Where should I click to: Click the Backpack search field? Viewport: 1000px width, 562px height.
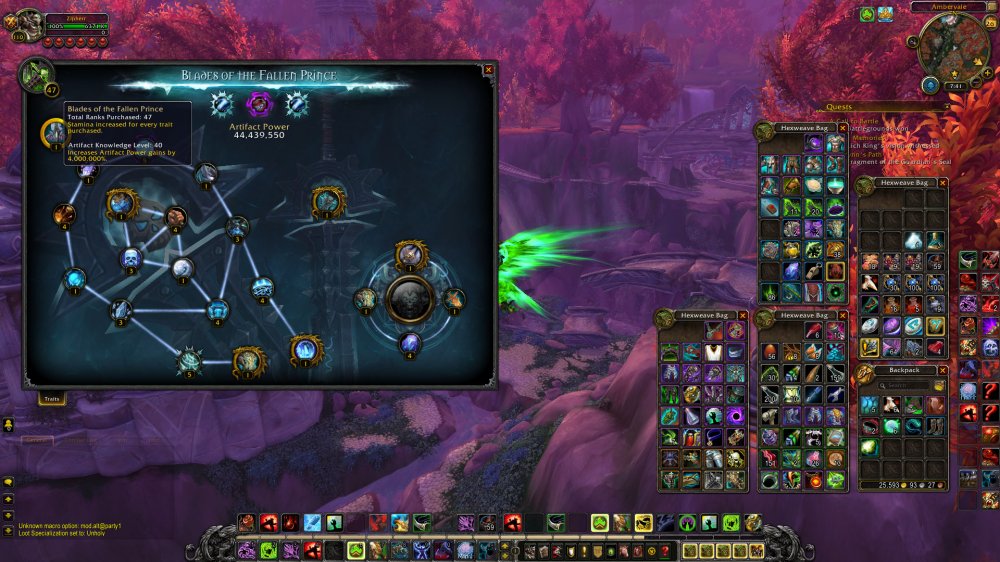pyautogui.click(x=905, y=385)
